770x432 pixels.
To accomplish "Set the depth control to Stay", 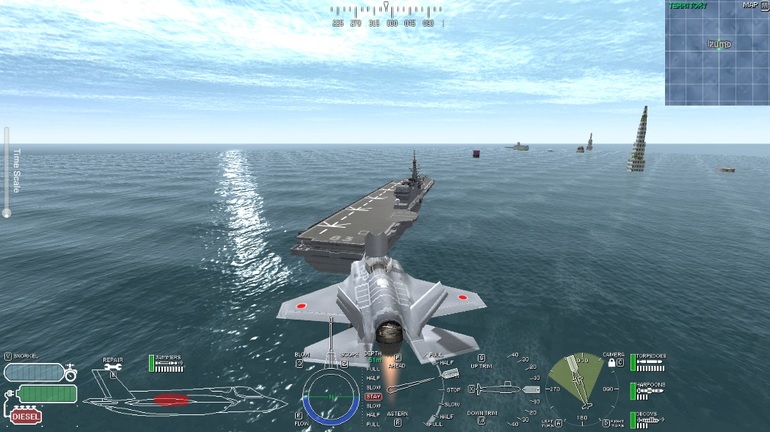I will (373, 396).
